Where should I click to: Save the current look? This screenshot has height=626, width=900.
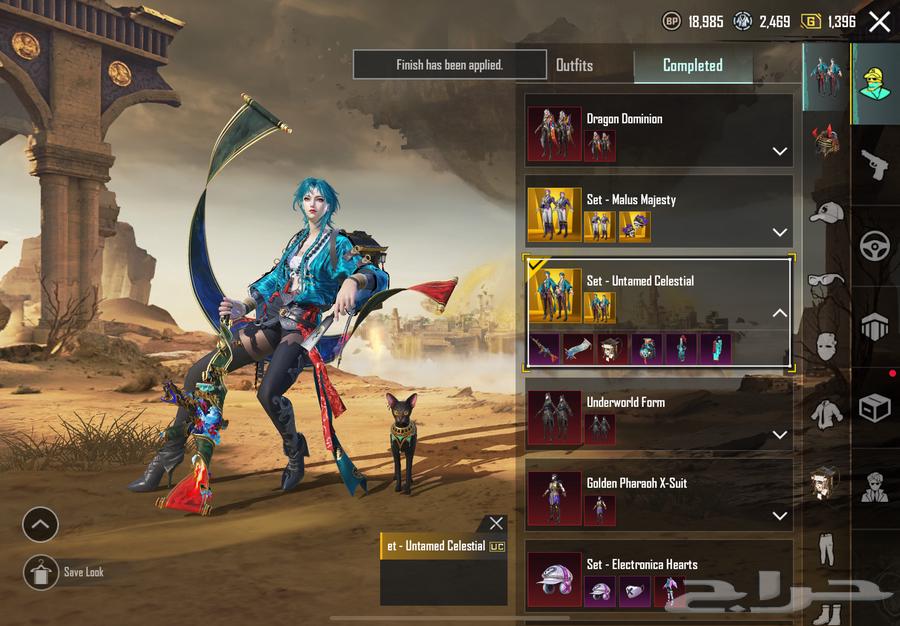click(41, 572)
